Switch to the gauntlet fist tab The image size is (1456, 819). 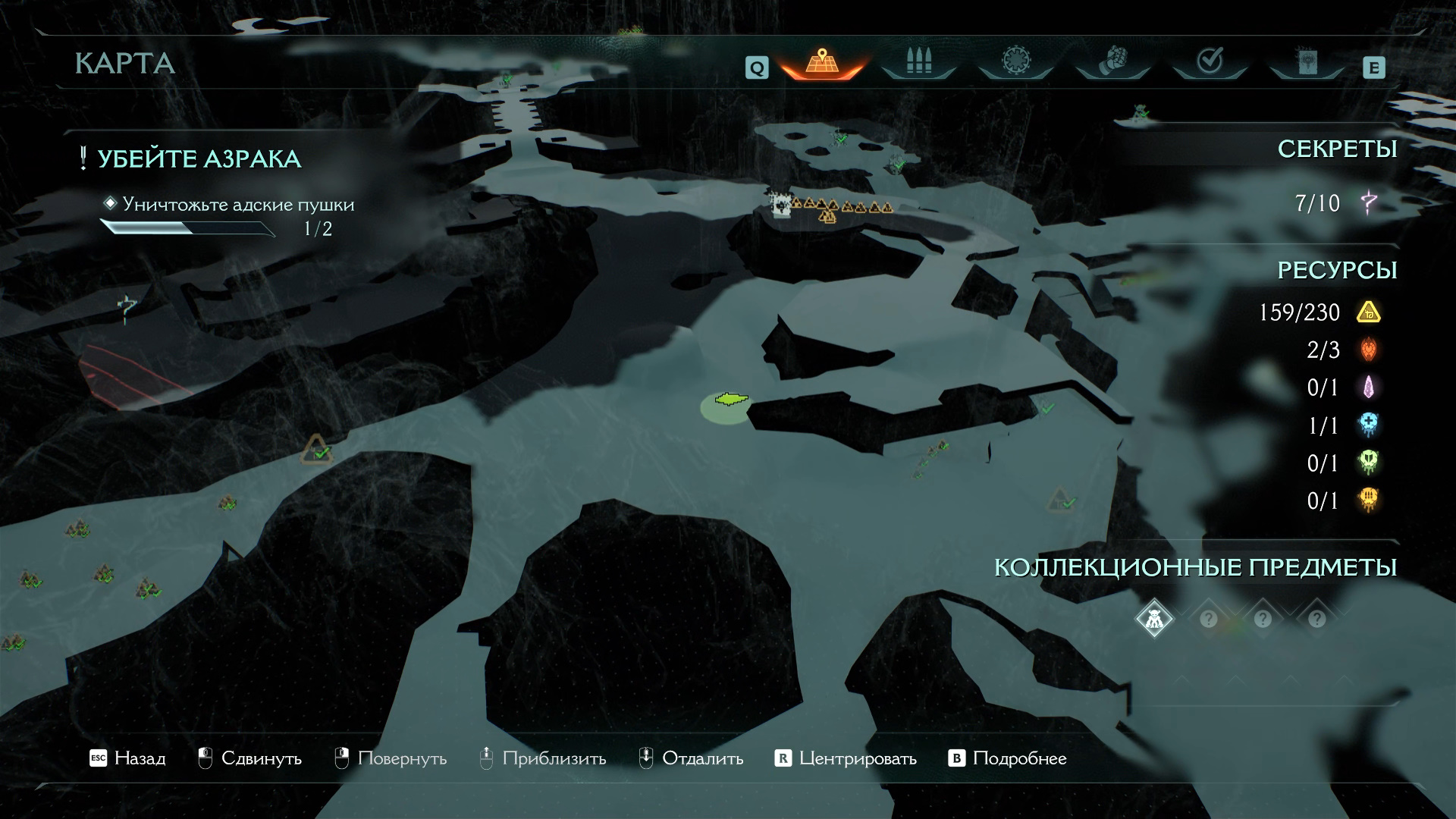(x=1112, y=62)
